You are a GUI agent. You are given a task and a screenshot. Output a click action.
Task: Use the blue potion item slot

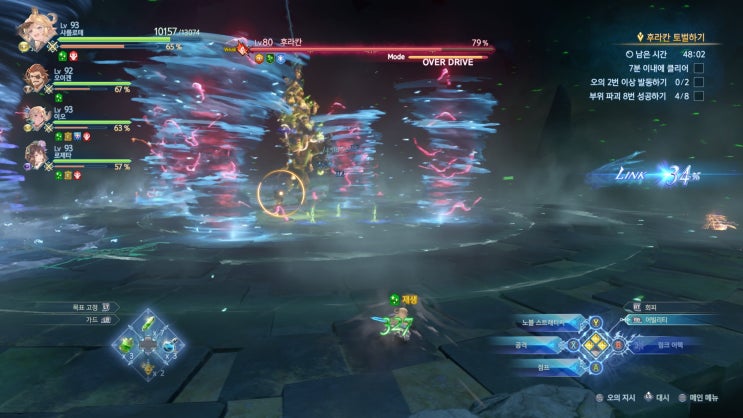click(x=169, y=345)
